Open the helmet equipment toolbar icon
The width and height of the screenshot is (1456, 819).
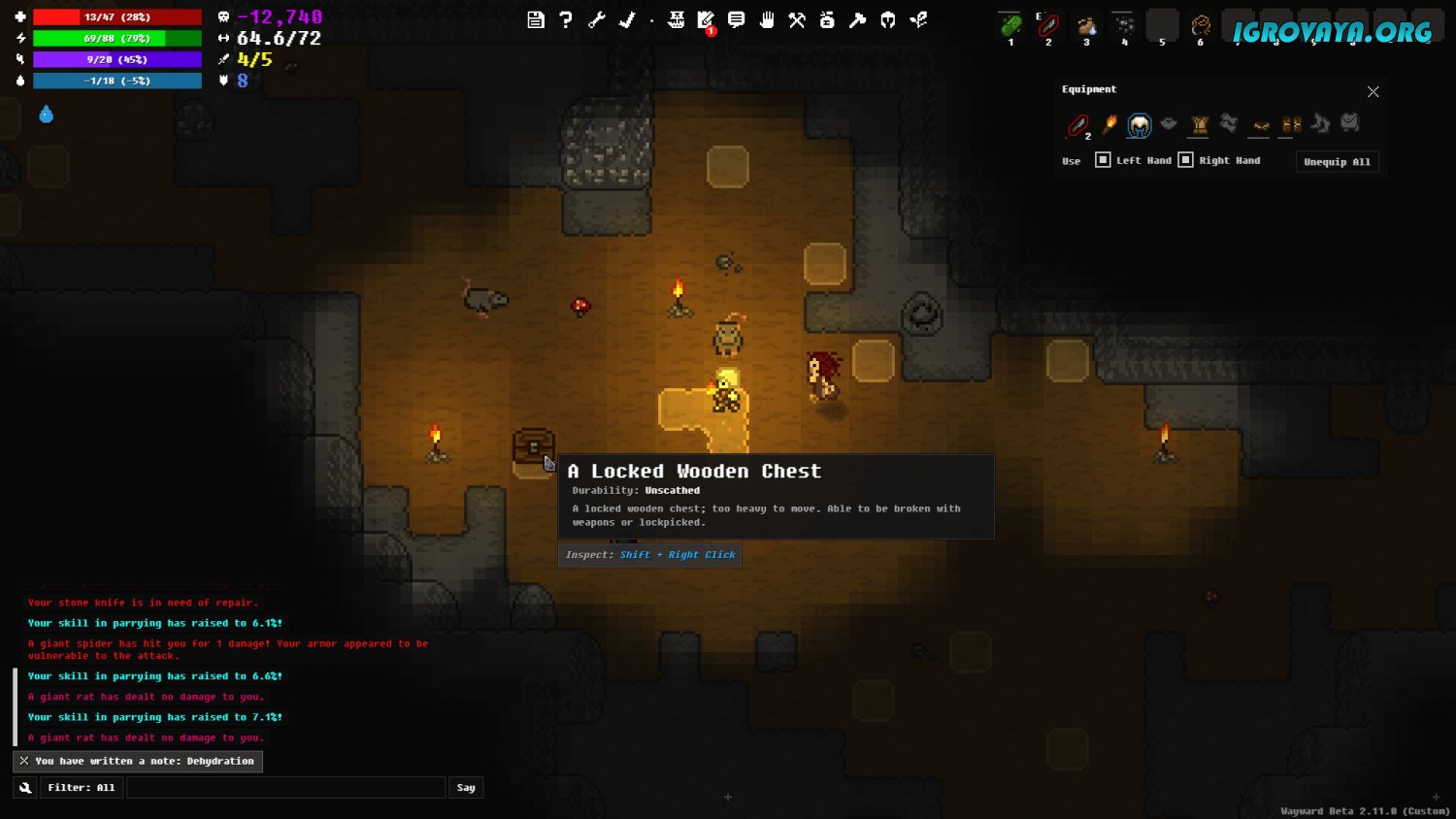pyautogui.click(x=887, y=19)
